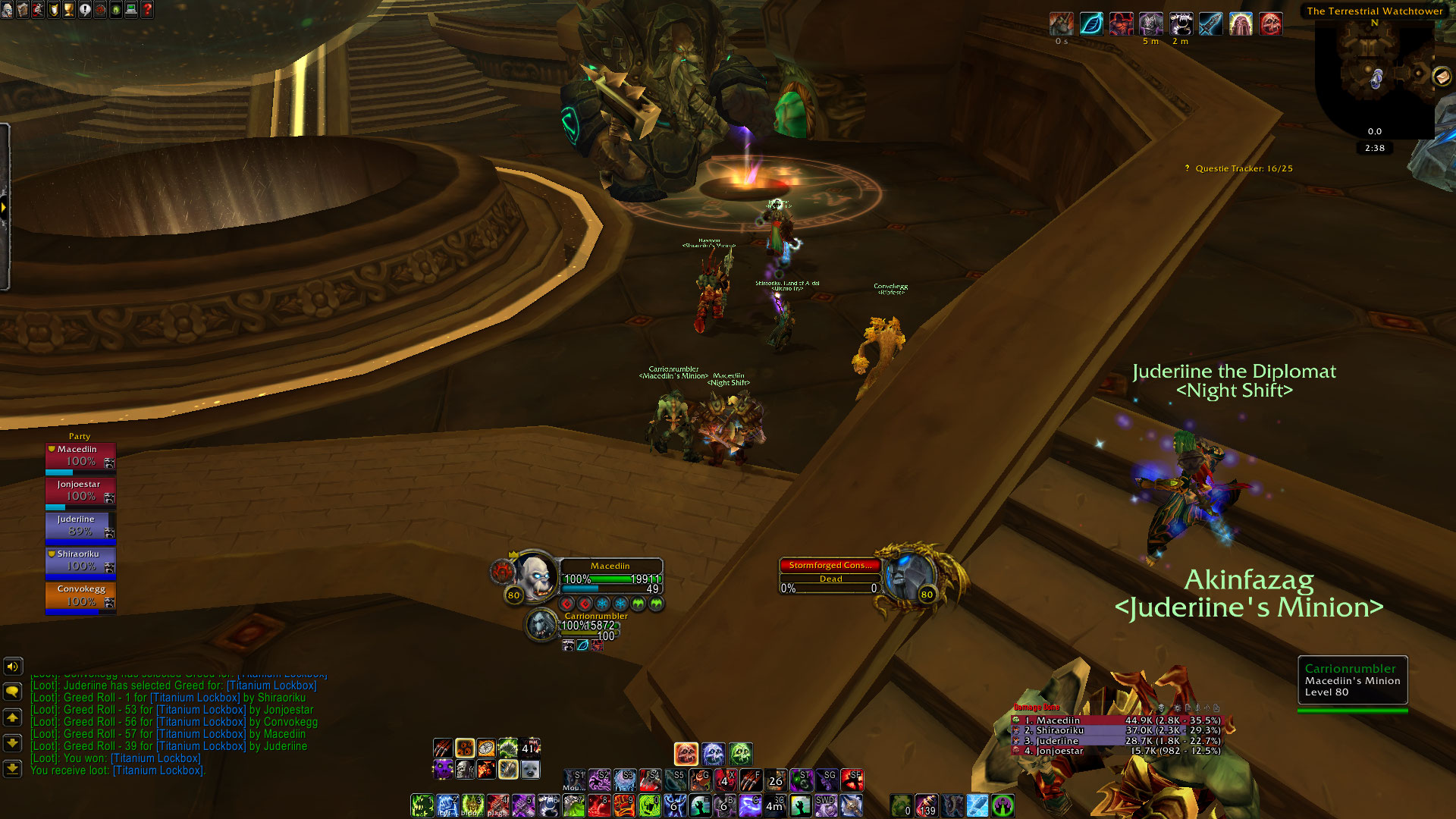Open the chat menu speech bubble button

click(13, 692)
